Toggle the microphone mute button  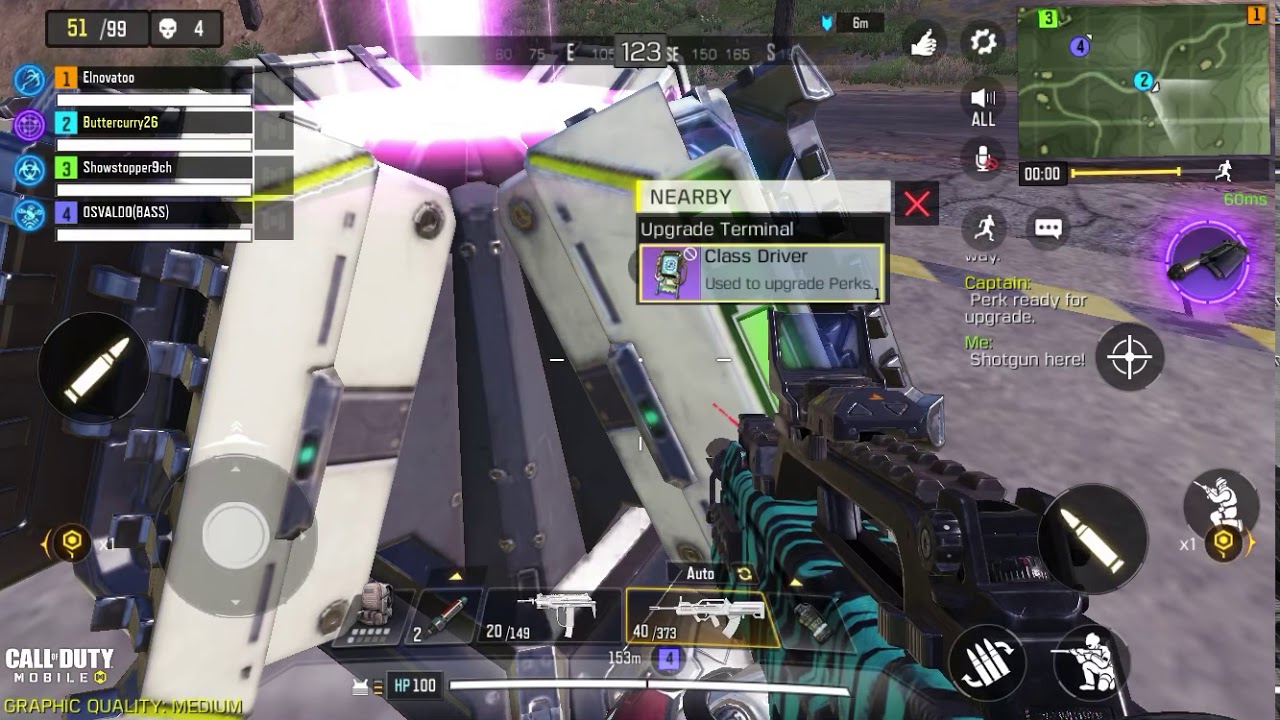[984, 159]
